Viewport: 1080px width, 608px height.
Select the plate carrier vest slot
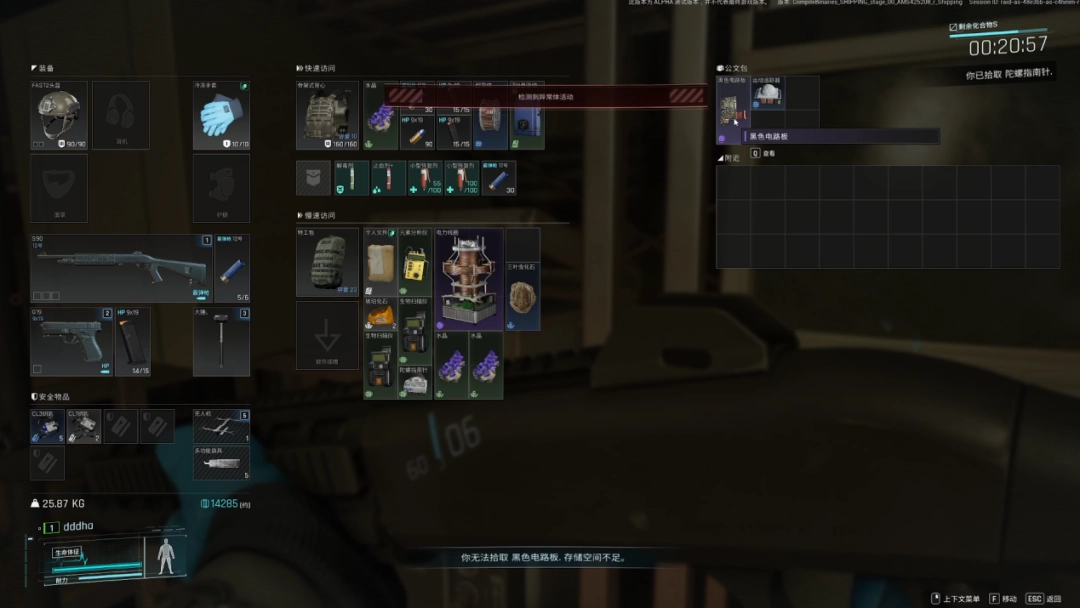[x=327, y=116]
